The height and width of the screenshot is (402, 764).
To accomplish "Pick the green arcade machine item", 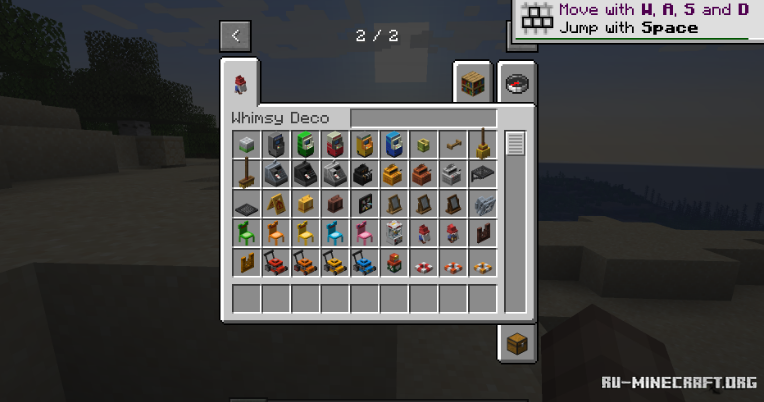I will (305, 145).
